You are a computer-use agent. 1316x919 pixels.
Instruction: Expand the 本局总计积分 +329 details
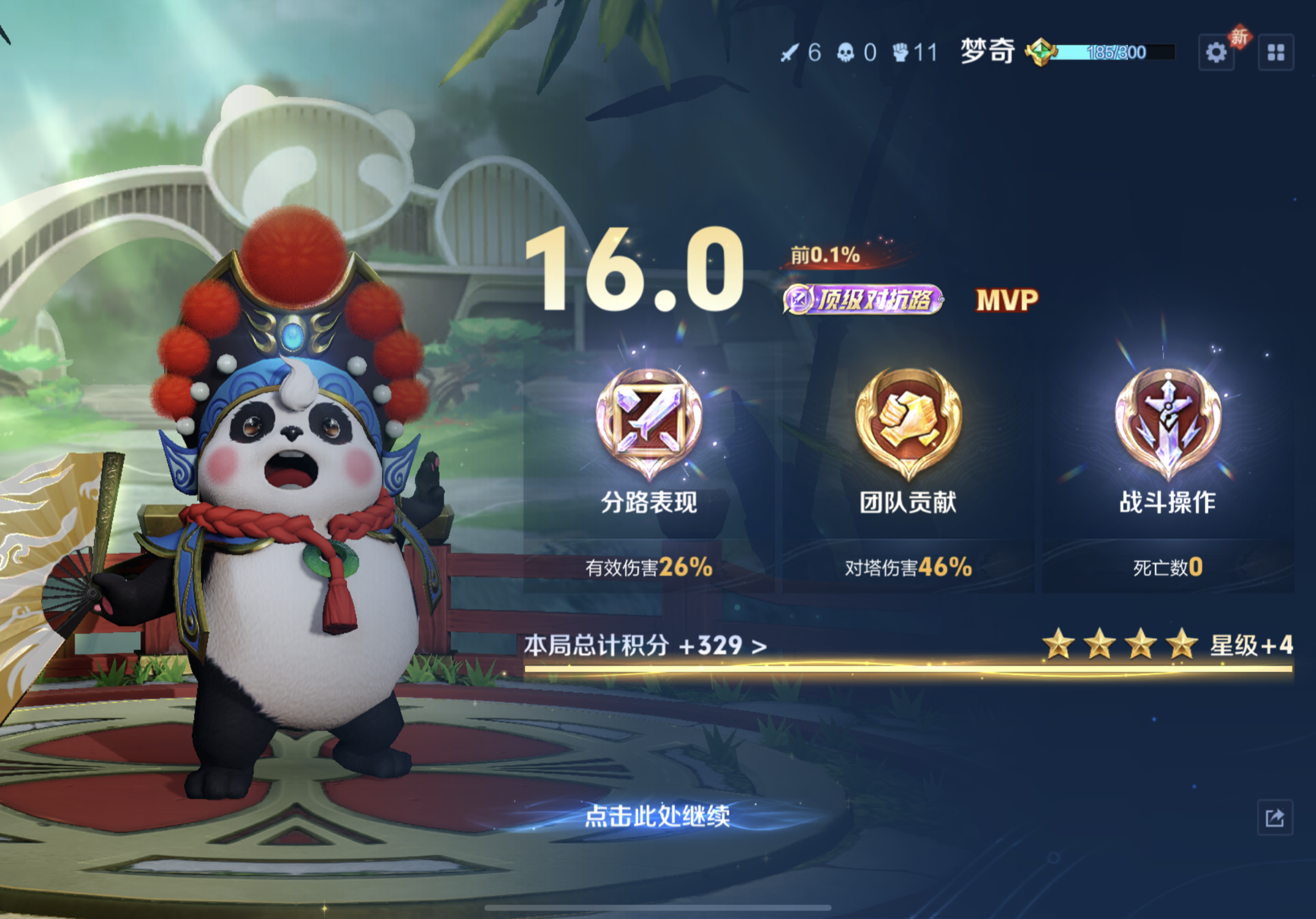tap(645, 646)
